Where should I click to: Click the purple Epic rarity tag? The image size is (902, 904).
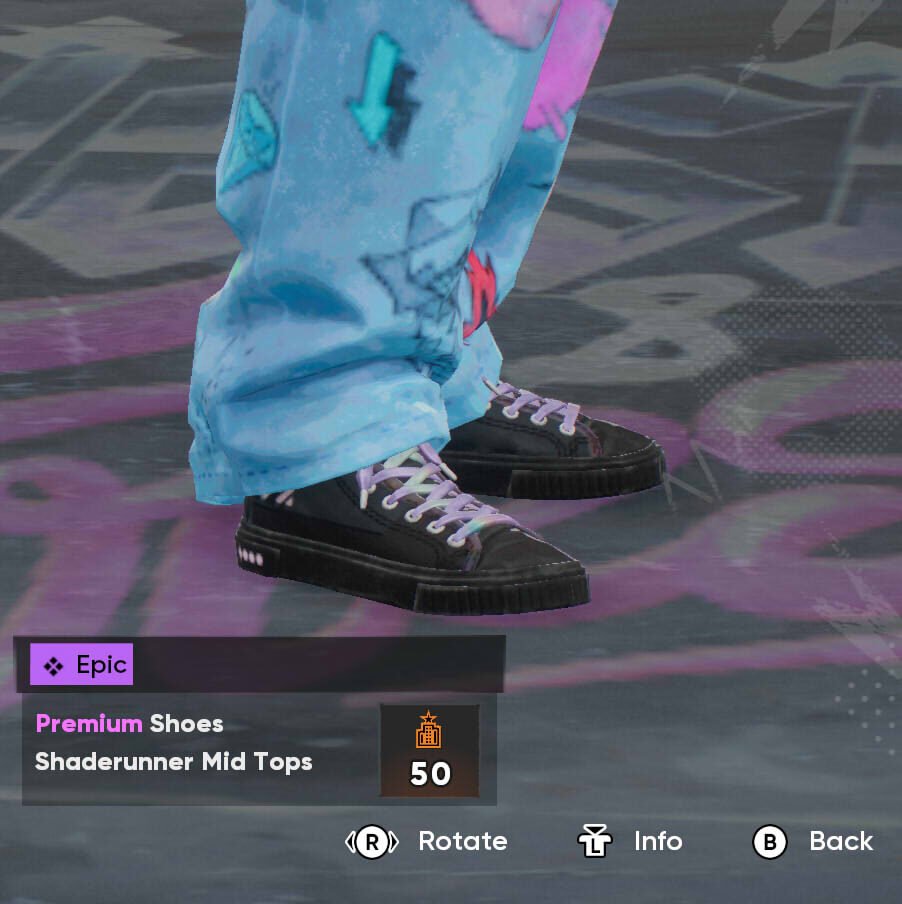(x=82, y=665)
